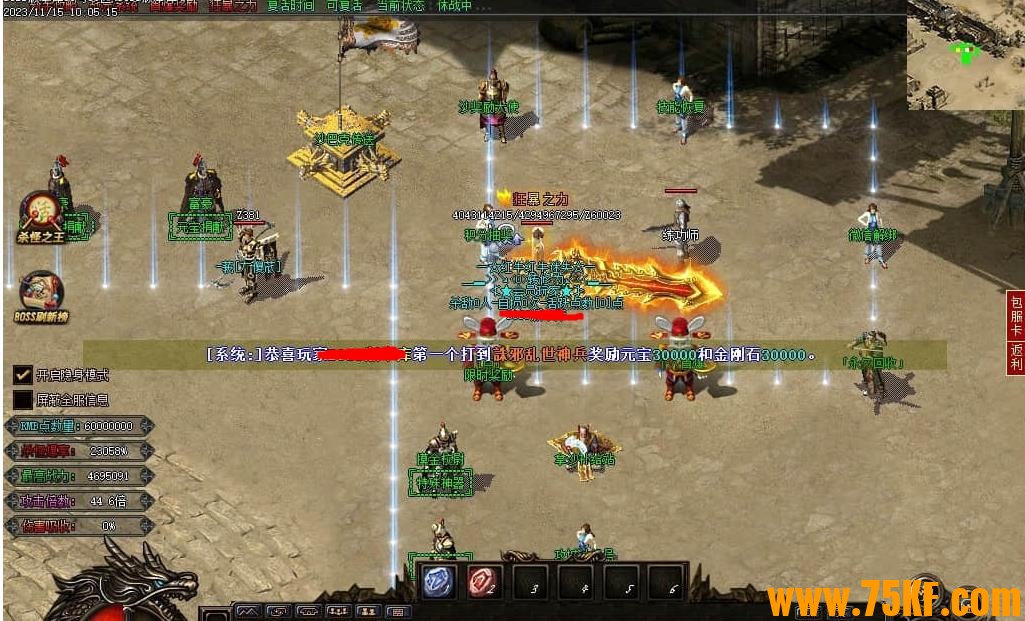Use the red rune in hotbar slot 2

(x=484, y=582)
